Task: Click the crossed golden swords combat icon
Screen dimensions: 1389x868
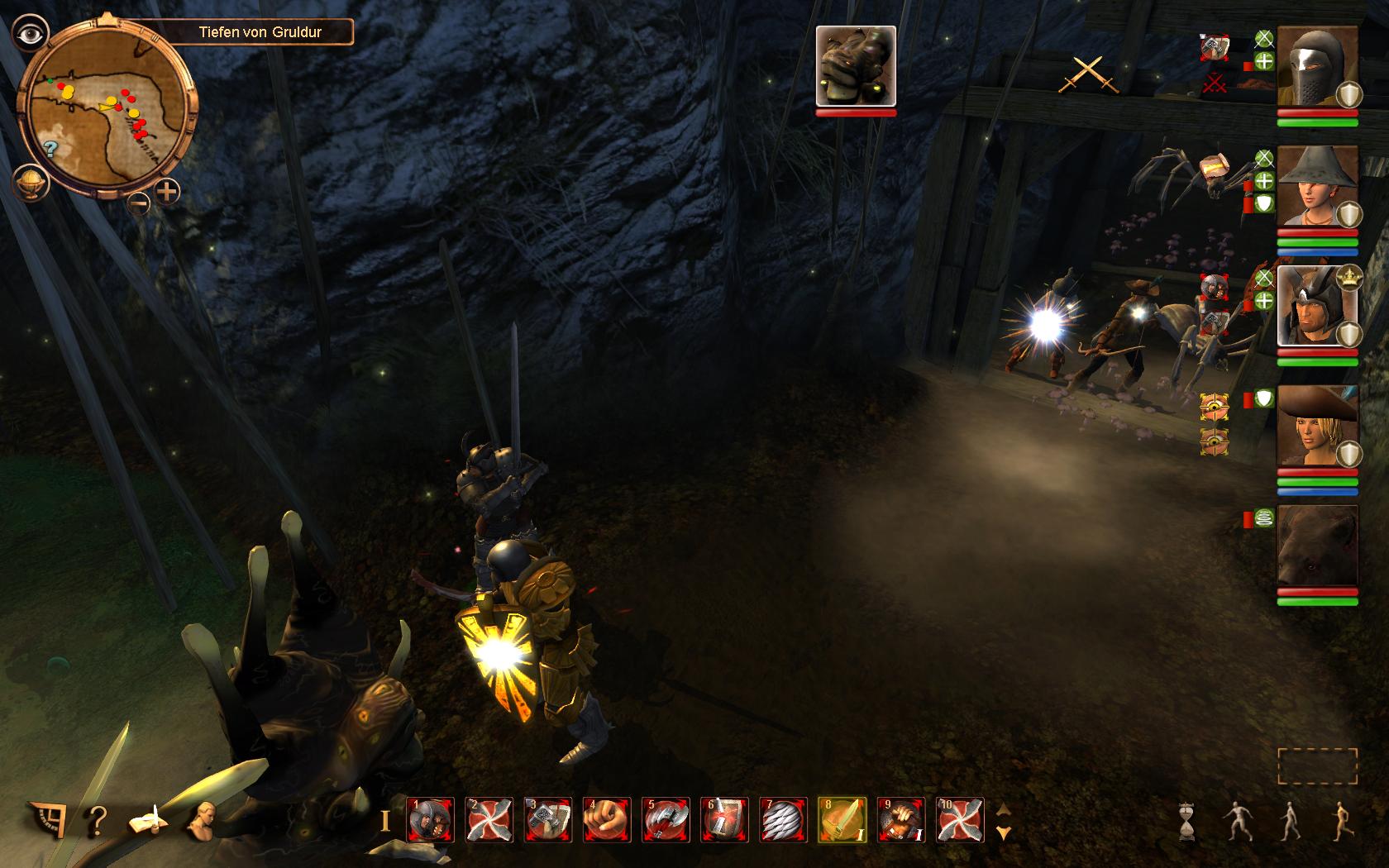Action: tap(1090, 74)
